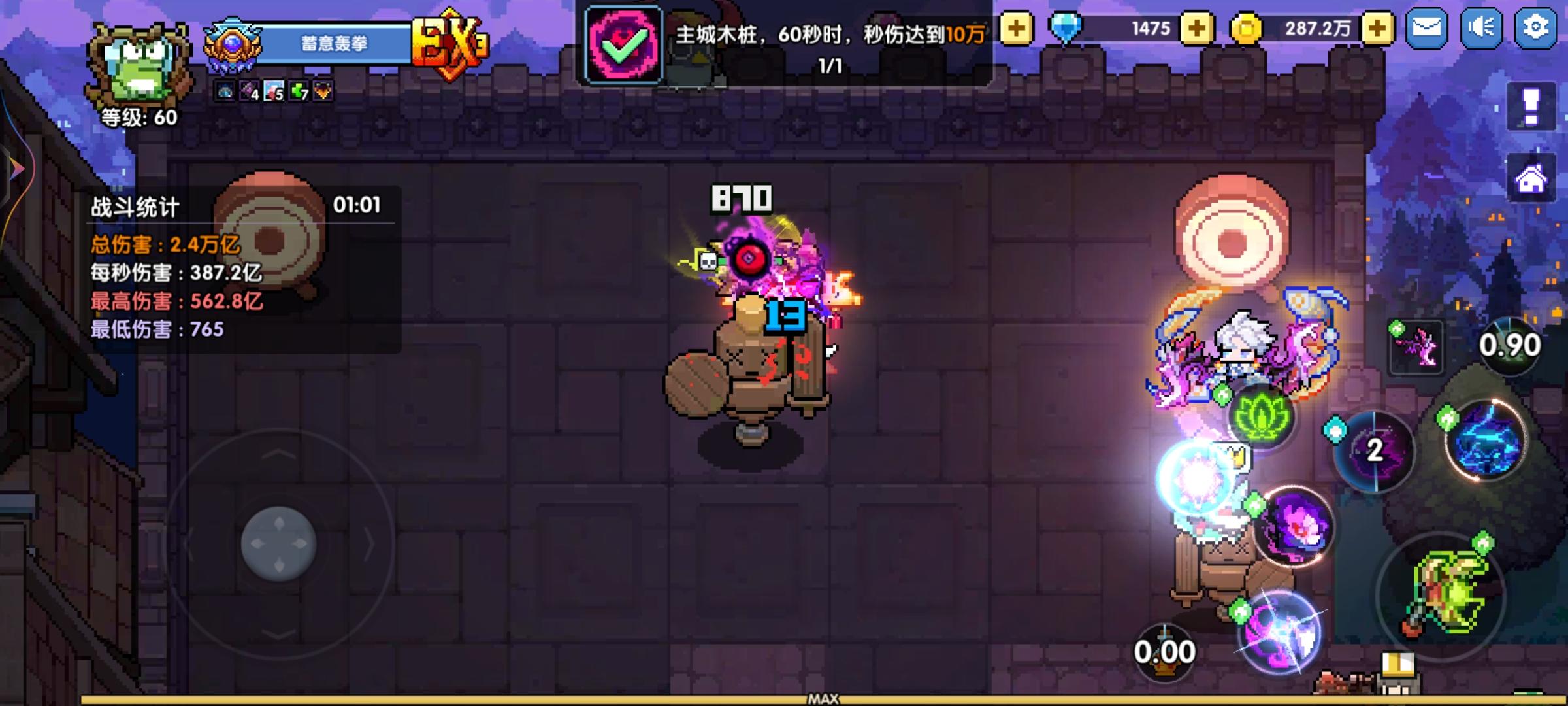Open the settings gear menu

[1534, 28]
